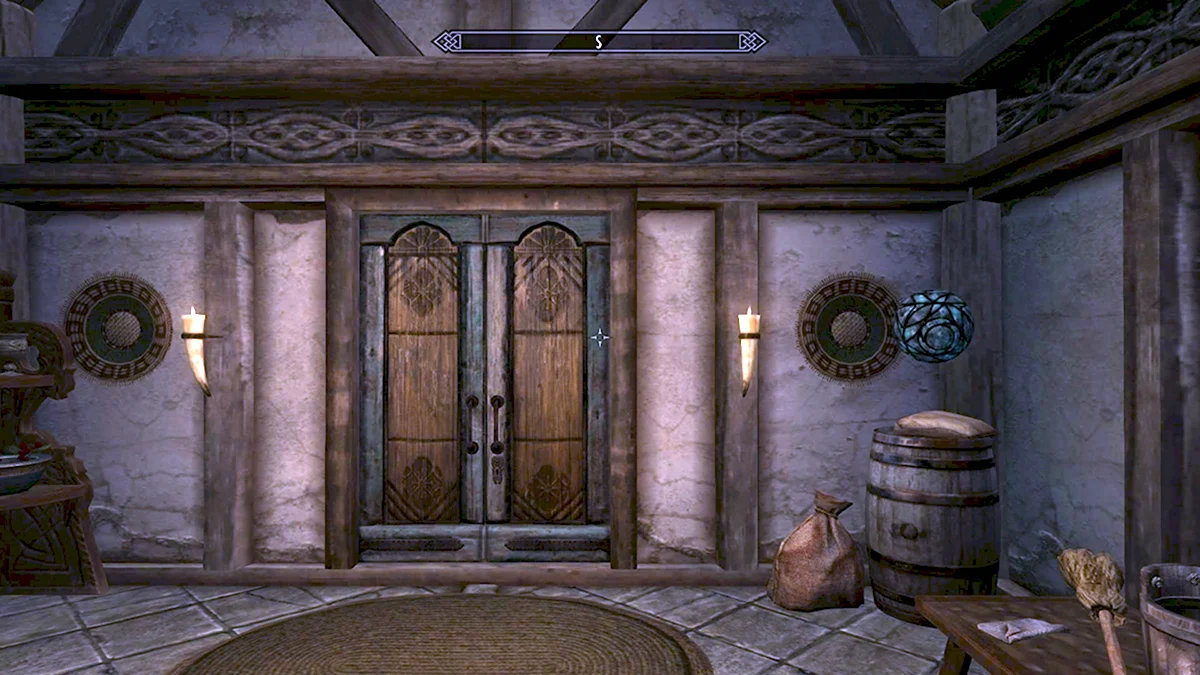The width and height of the screenshot is (1200, 675).
Task: Click the compass bar showing S
Action: 599,41
